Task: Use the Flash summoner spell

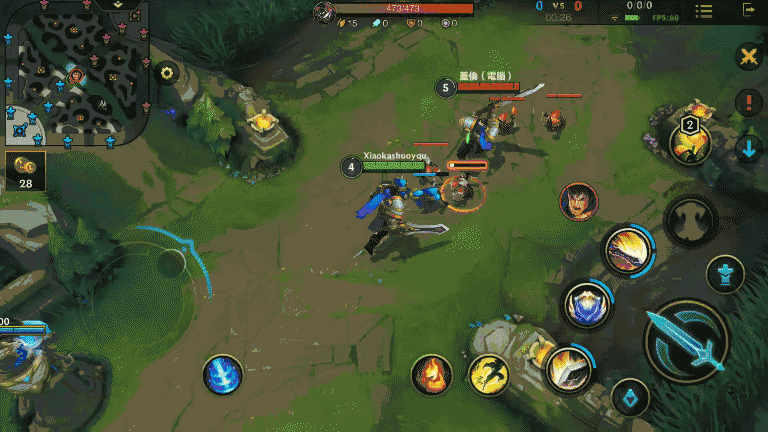Action: click(x=488, y=374)
